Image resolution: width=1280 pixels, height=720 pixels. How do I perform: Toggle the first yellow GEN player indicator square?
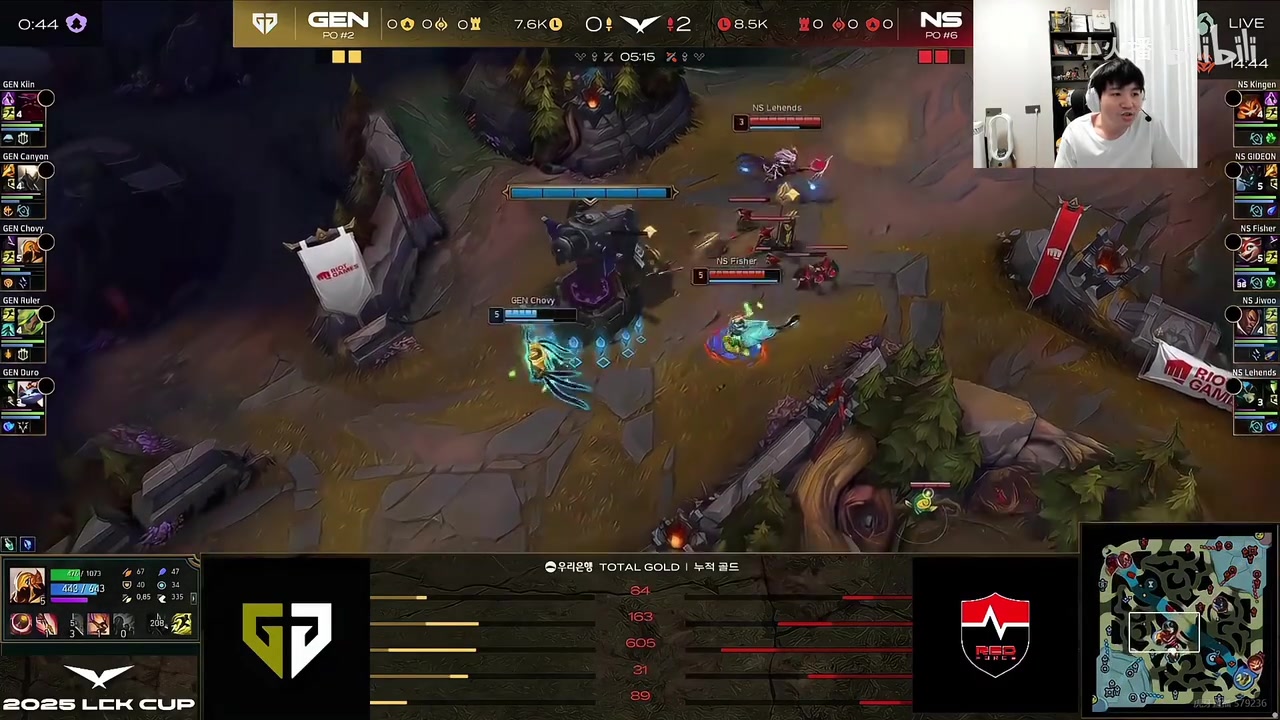pos(339,57)
